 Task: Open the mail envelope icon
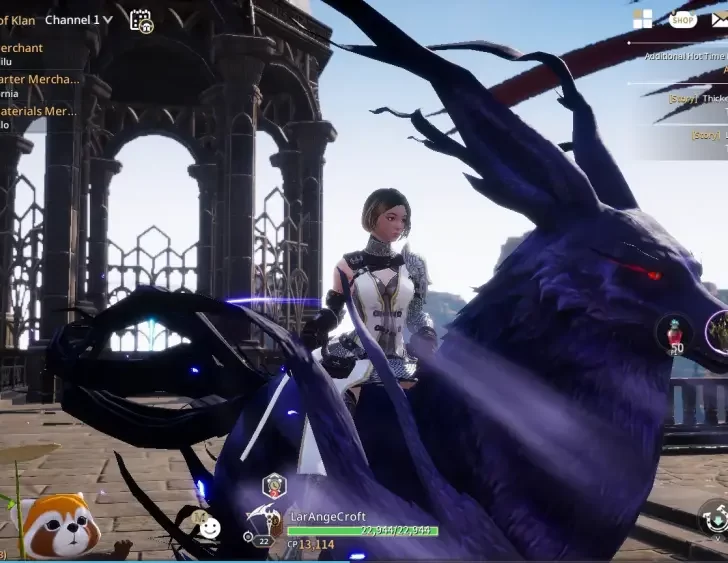point(720,19)
